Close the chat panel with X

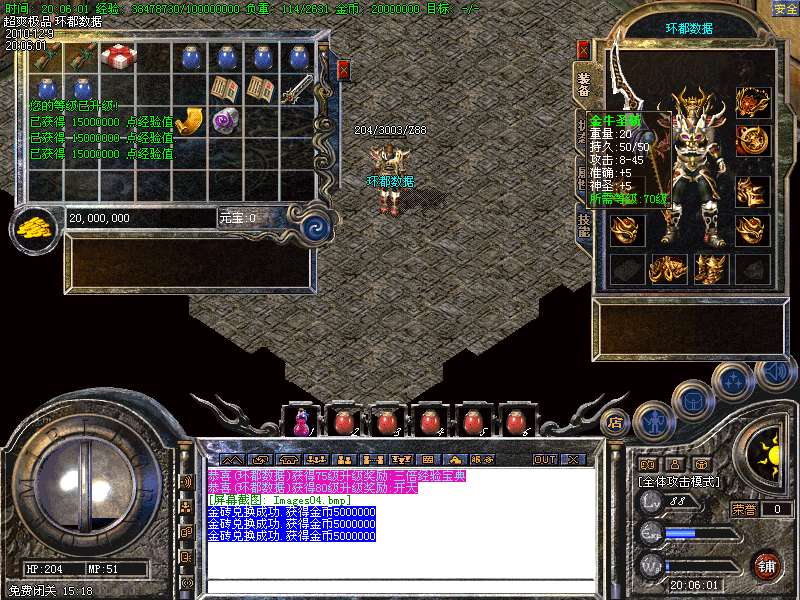pyautogui.click(x=573, y=459)
